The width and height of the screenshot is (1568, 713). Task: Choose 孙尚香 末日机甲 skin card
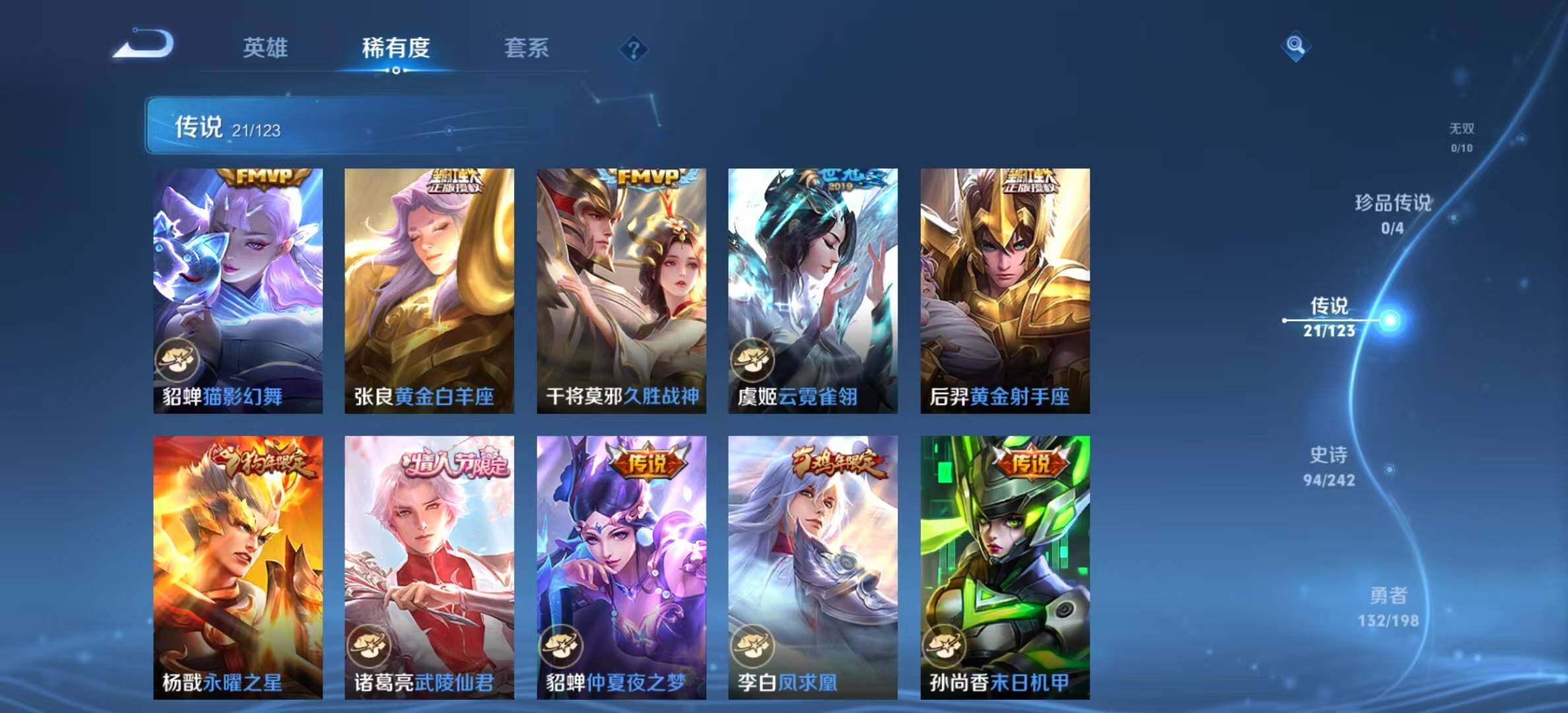1004,566
